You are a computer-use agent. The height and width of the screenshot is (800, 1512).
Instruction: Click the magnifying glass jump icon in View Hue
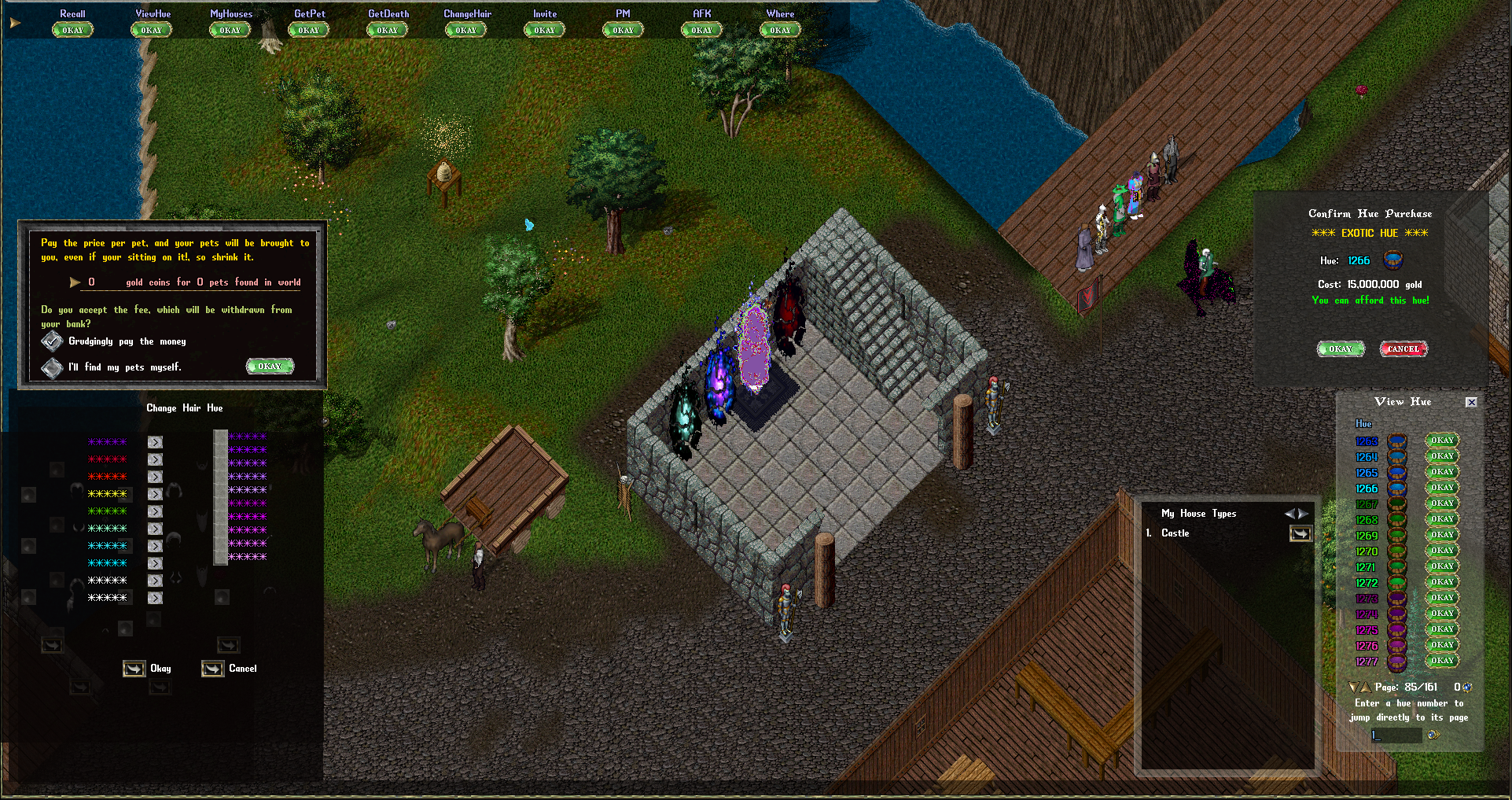tap(1433, 734)
